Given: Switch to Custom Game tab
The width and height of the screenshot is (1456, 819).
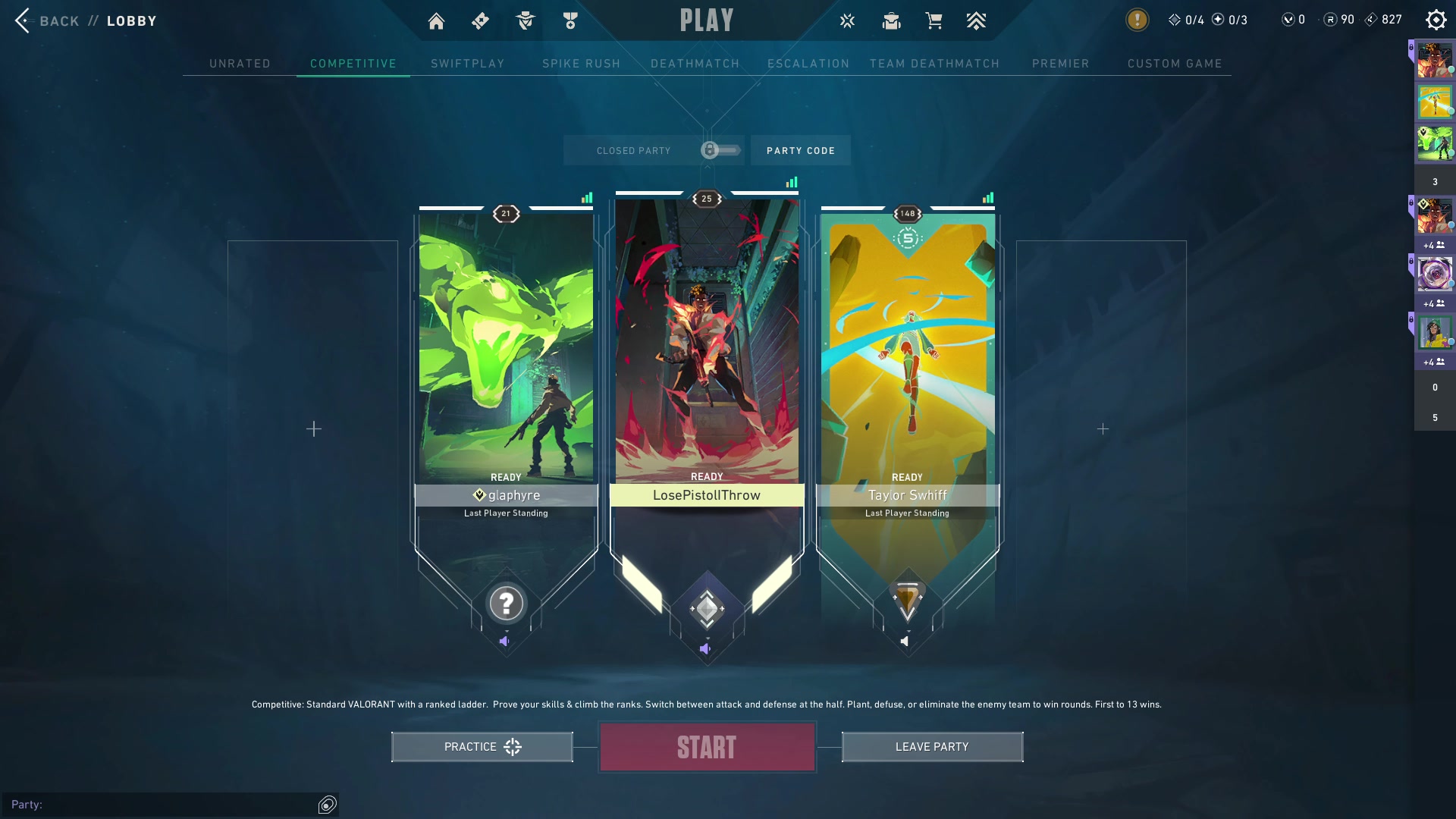Looking at the screenshot, I should (x=1175, y=64).
